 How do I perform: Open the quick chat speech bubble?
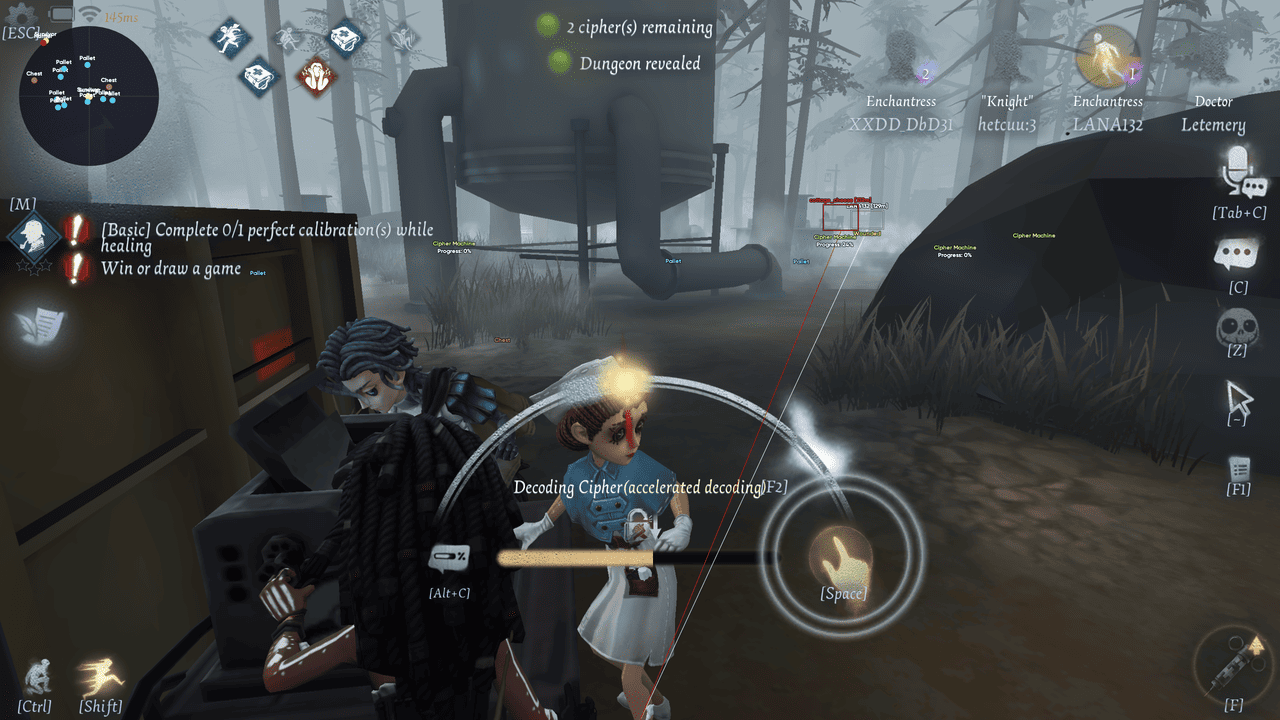click(x=1240, y=256)
